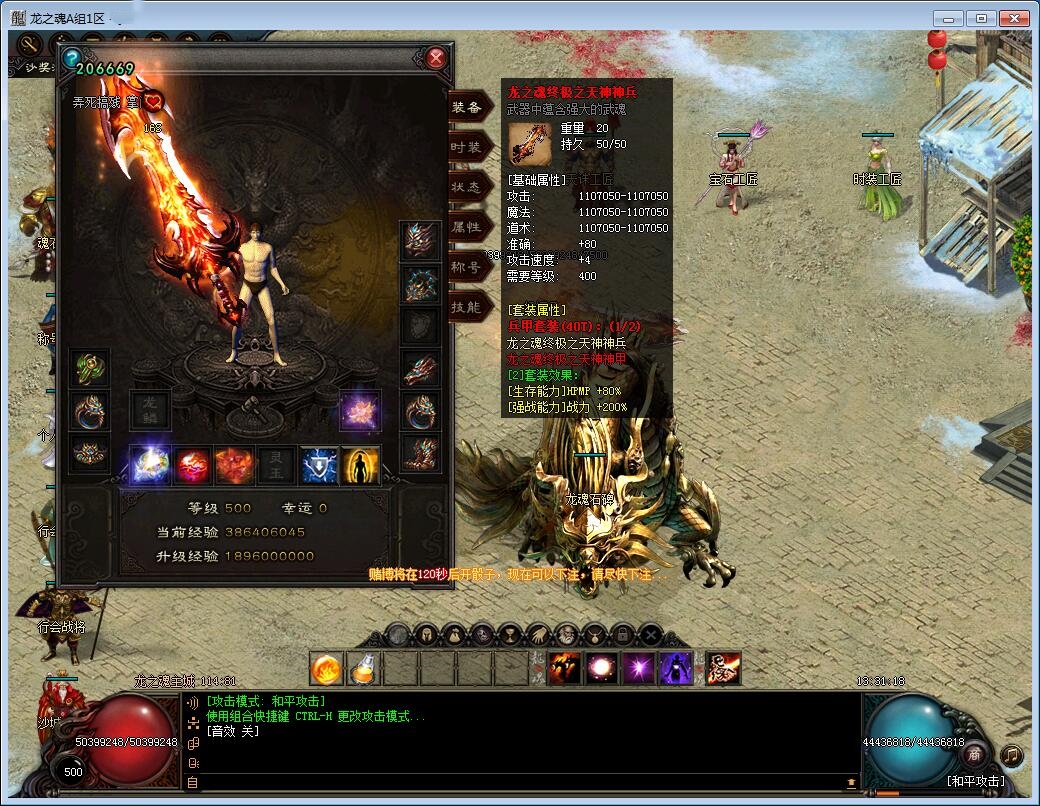Click the 和平攻击 attack mode label
Image resolution: width=1040 pixels, height=806 pixels.
point(976,781)
